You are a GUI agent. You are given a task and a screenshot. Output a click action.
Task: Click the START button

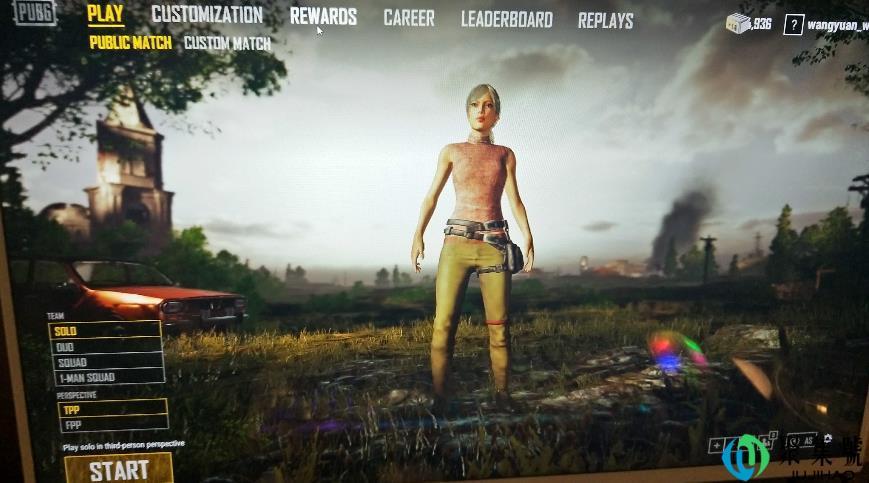(119, 469)
